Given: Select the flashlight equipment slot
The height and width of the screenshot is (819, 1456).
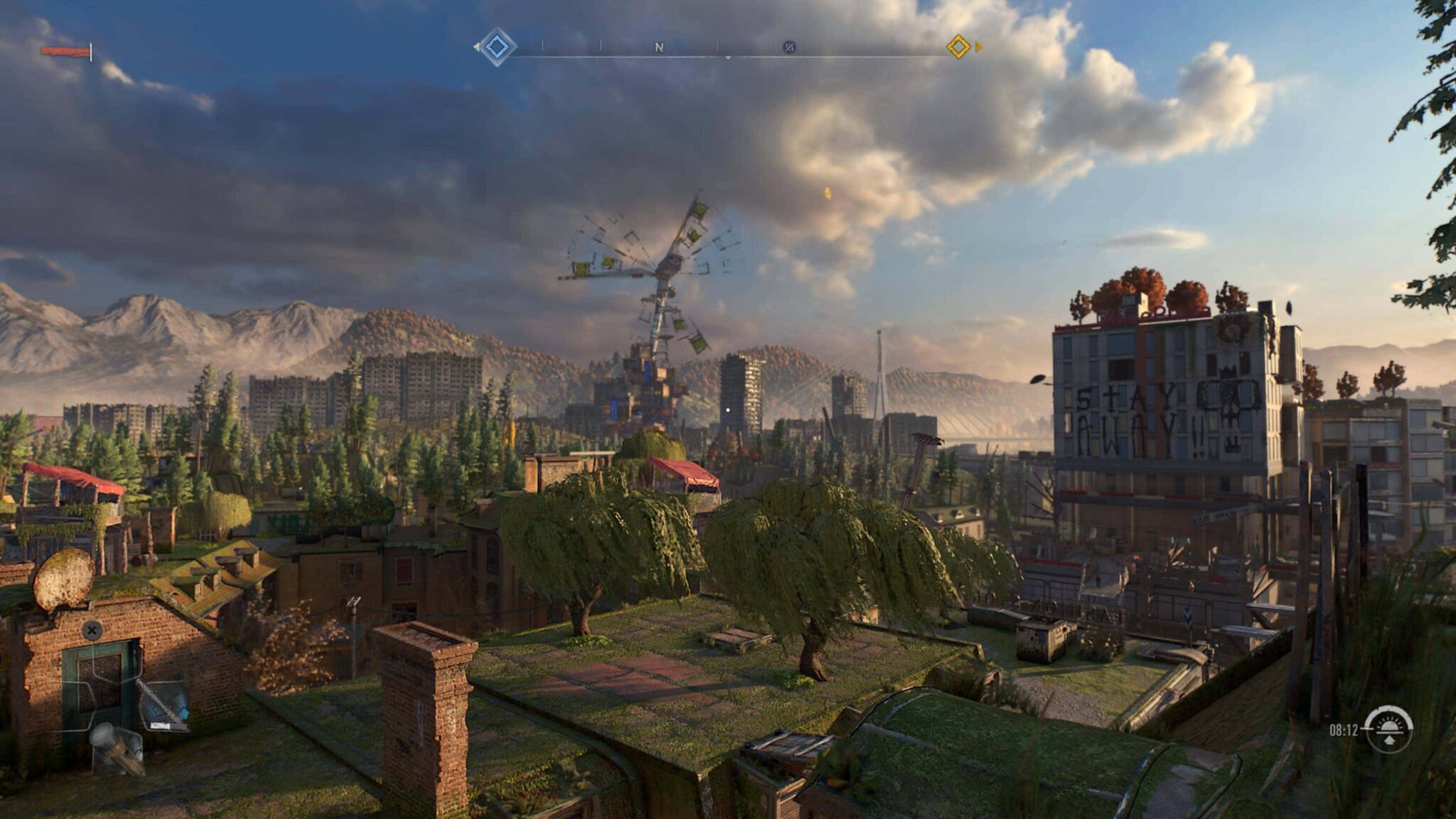Looking at the screenshot, I should [117, 748].
